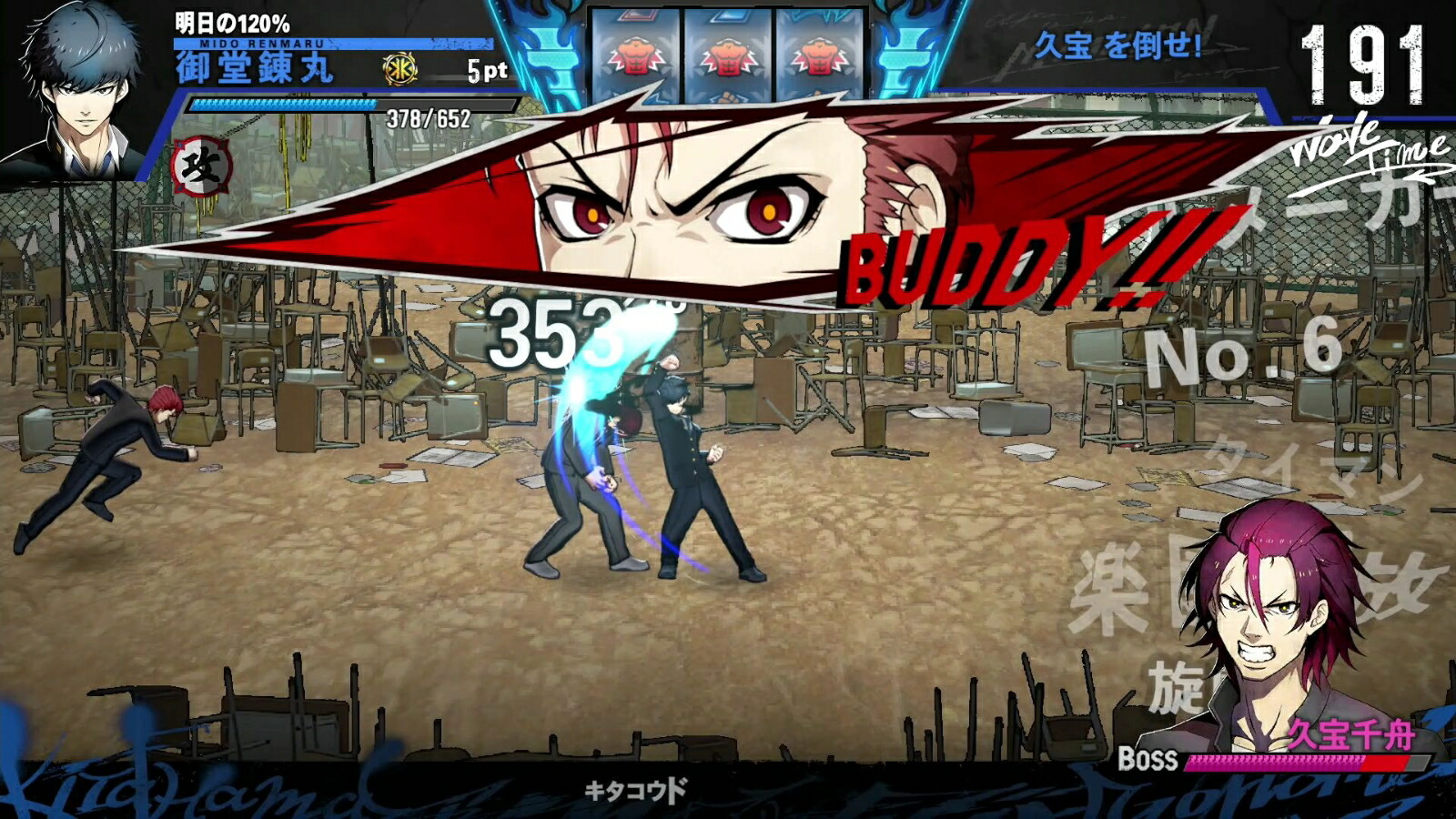Select the first shirt reel icon

[x=635, y=56]
